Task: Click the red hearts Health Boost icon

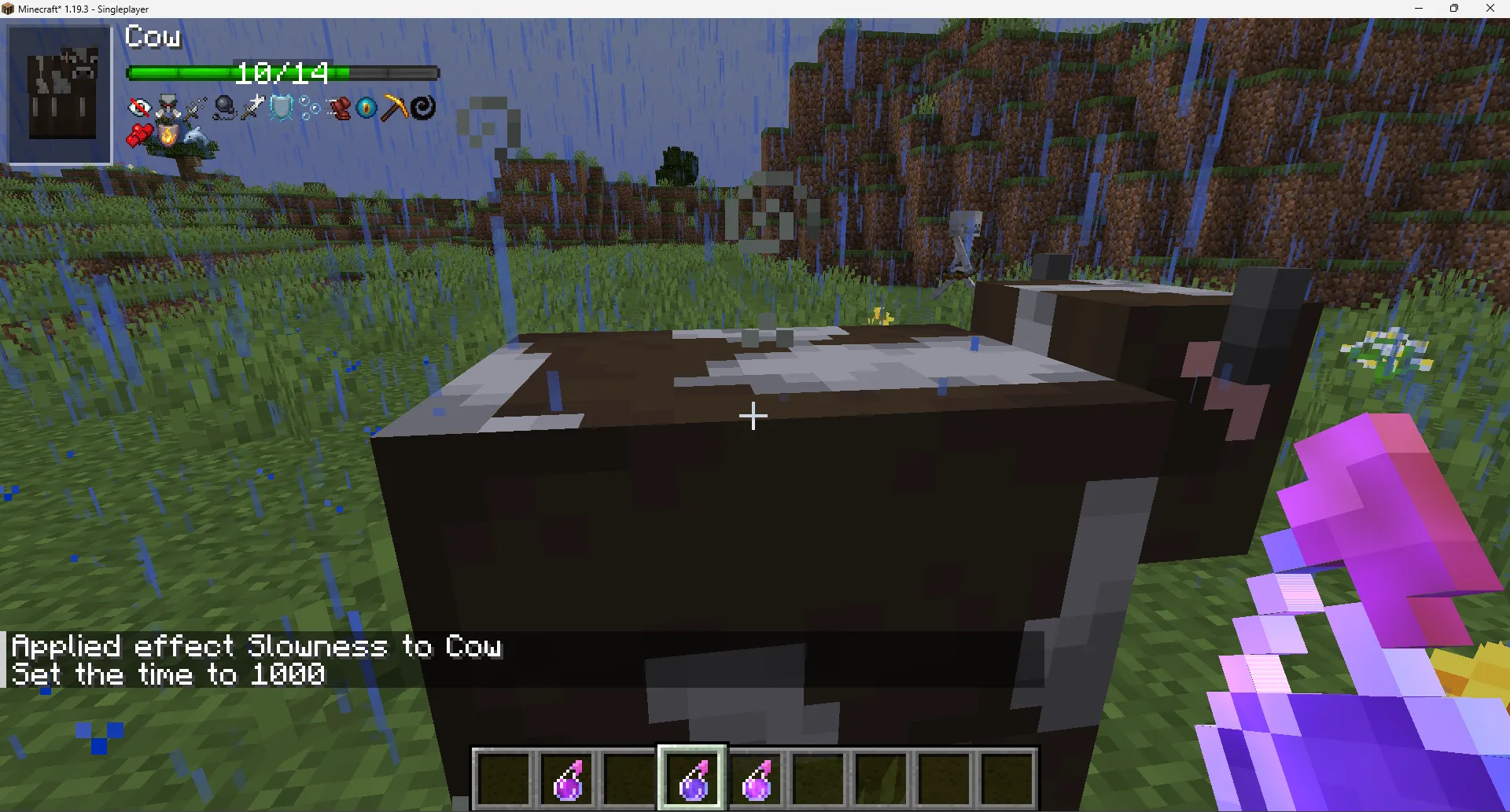Action: (x=140, y=134)
